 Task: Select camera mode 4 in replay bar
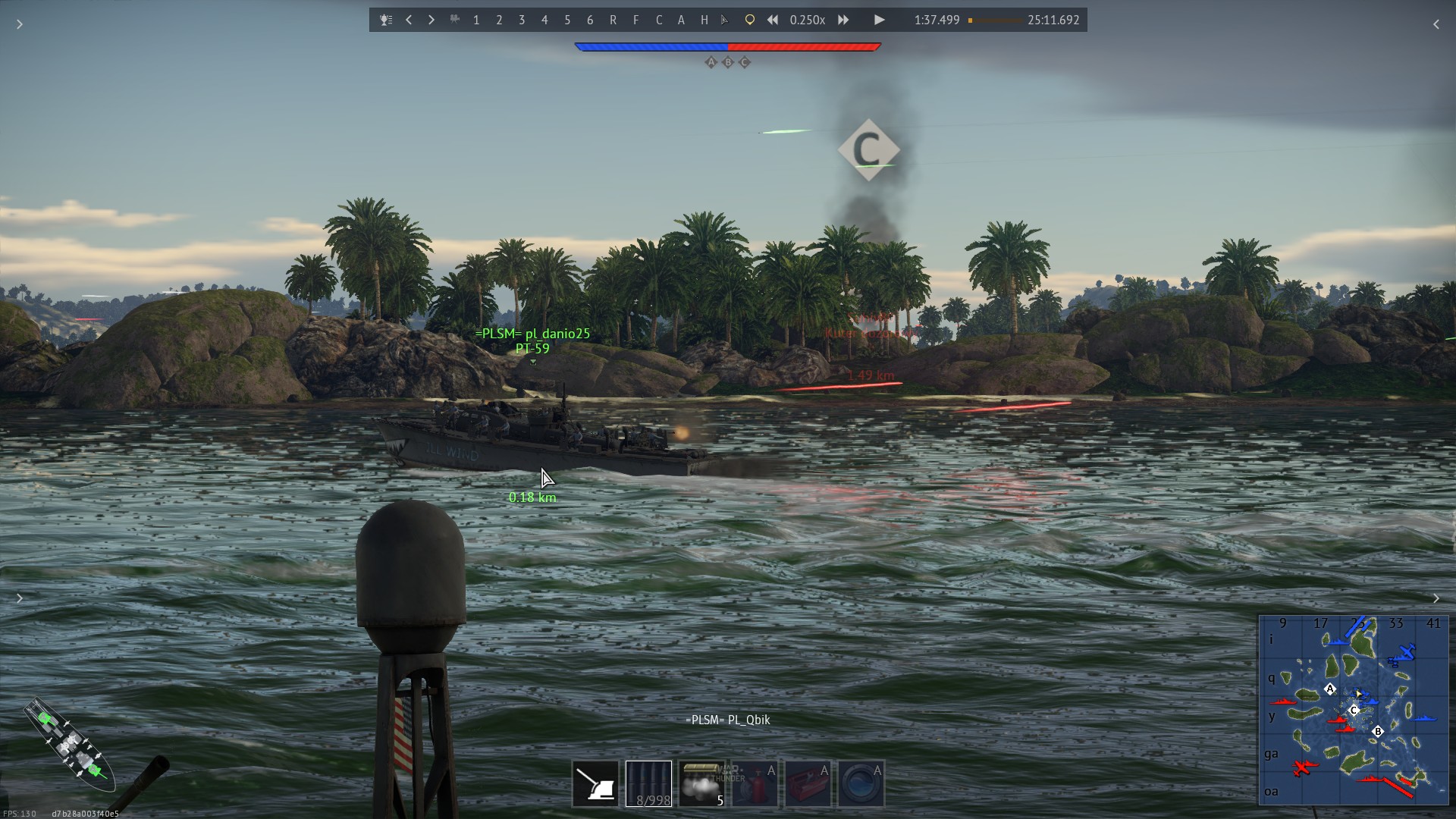(544, 20)
